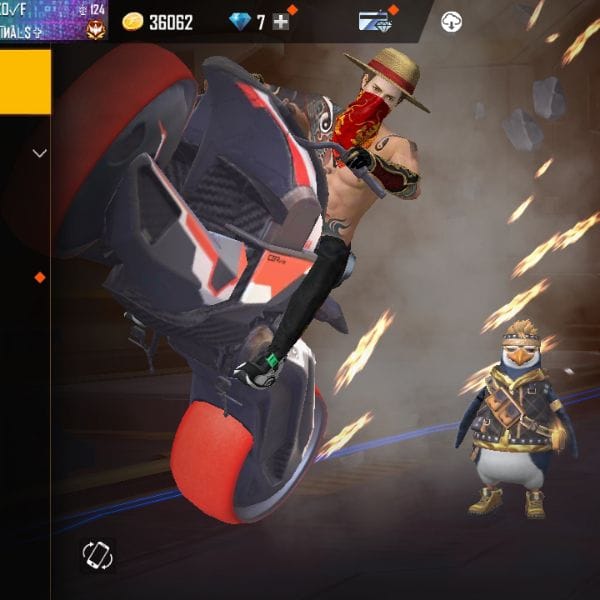The image size is (600, 600).
Task: Tap the gold coin balance
Action: [x=158, y=22]
